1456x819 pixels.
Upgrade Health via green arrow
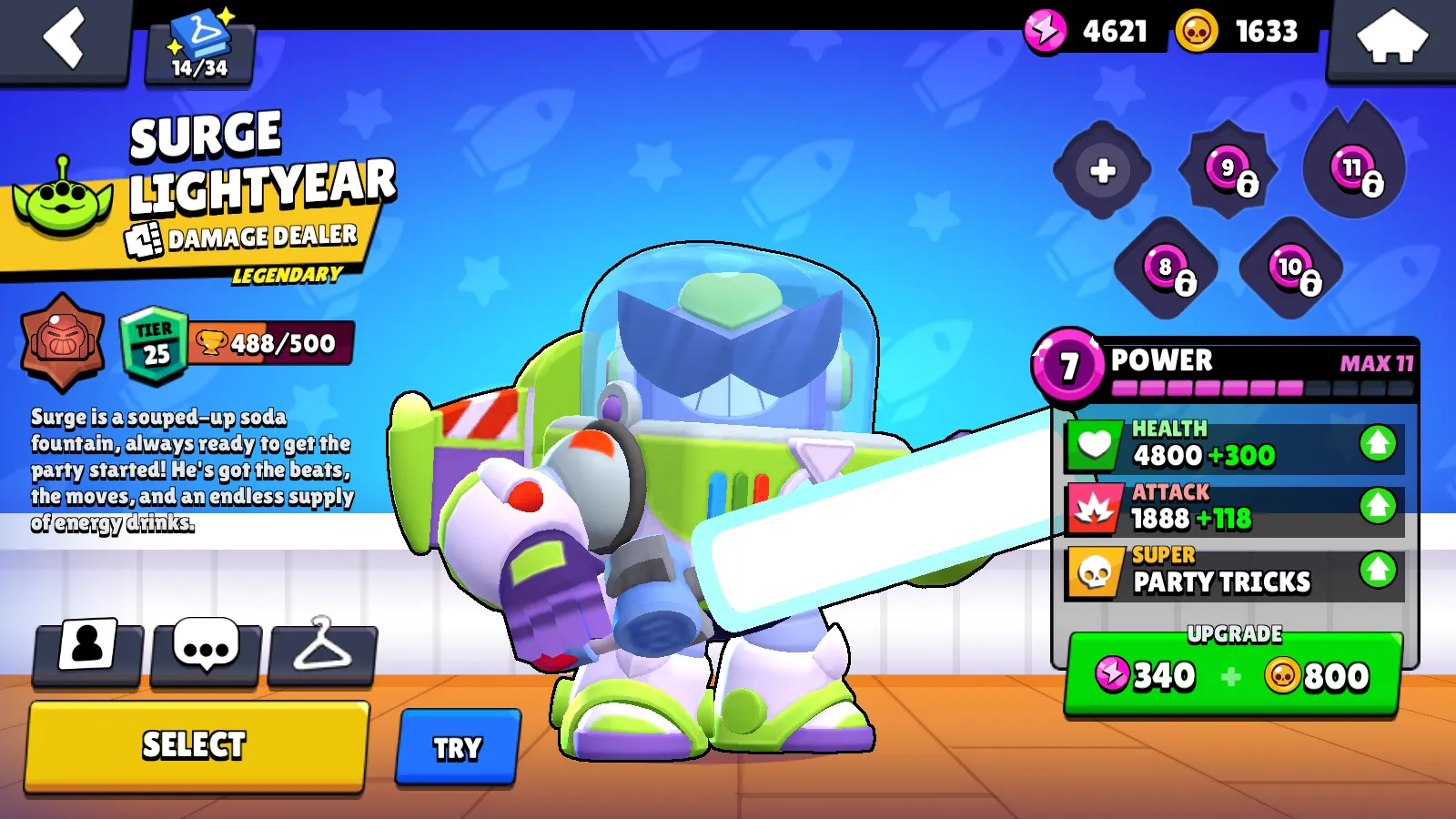(1377, 445)
